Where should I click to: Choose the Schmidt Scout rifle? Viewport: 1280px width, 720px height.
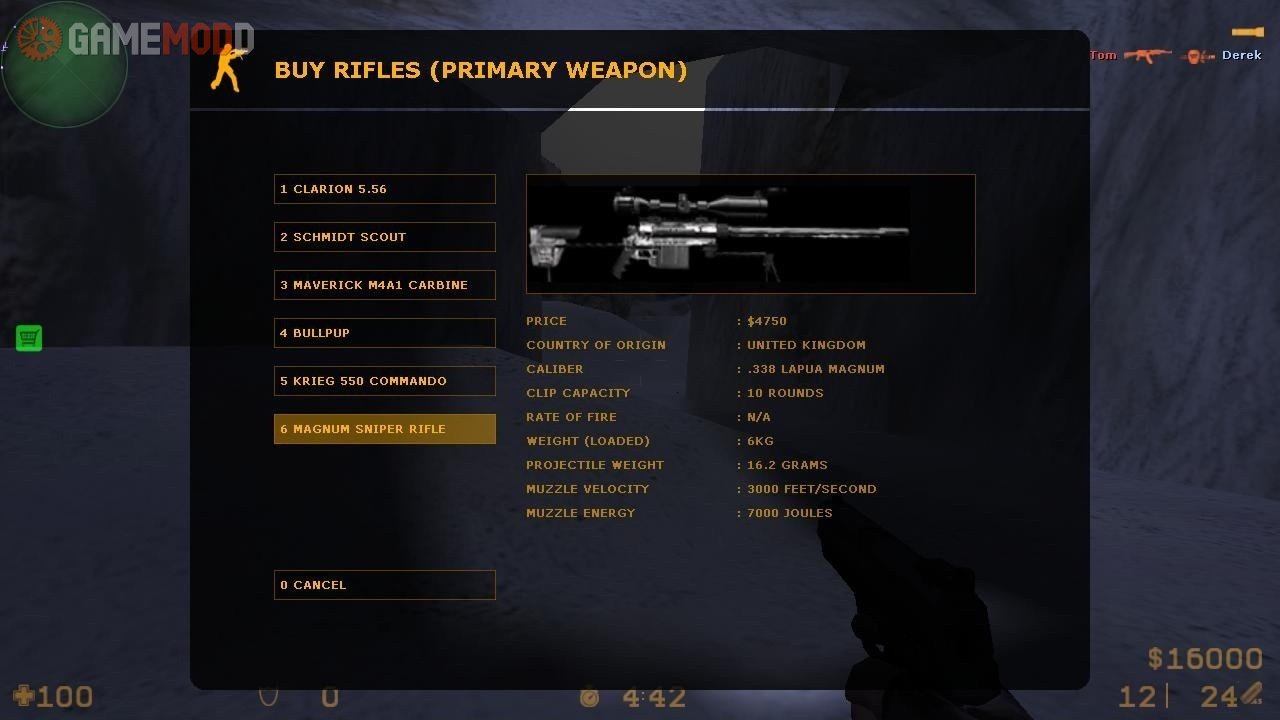384,237
